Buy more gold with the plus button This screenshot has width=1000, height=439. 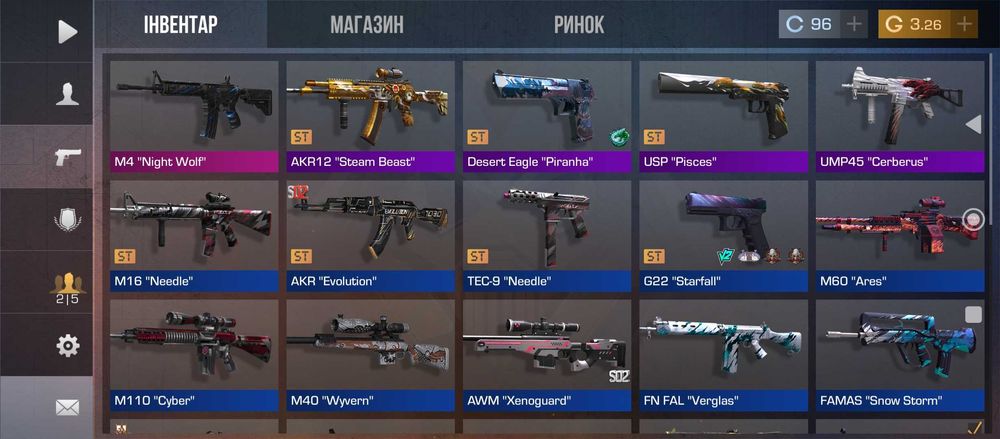coord(964,24)
